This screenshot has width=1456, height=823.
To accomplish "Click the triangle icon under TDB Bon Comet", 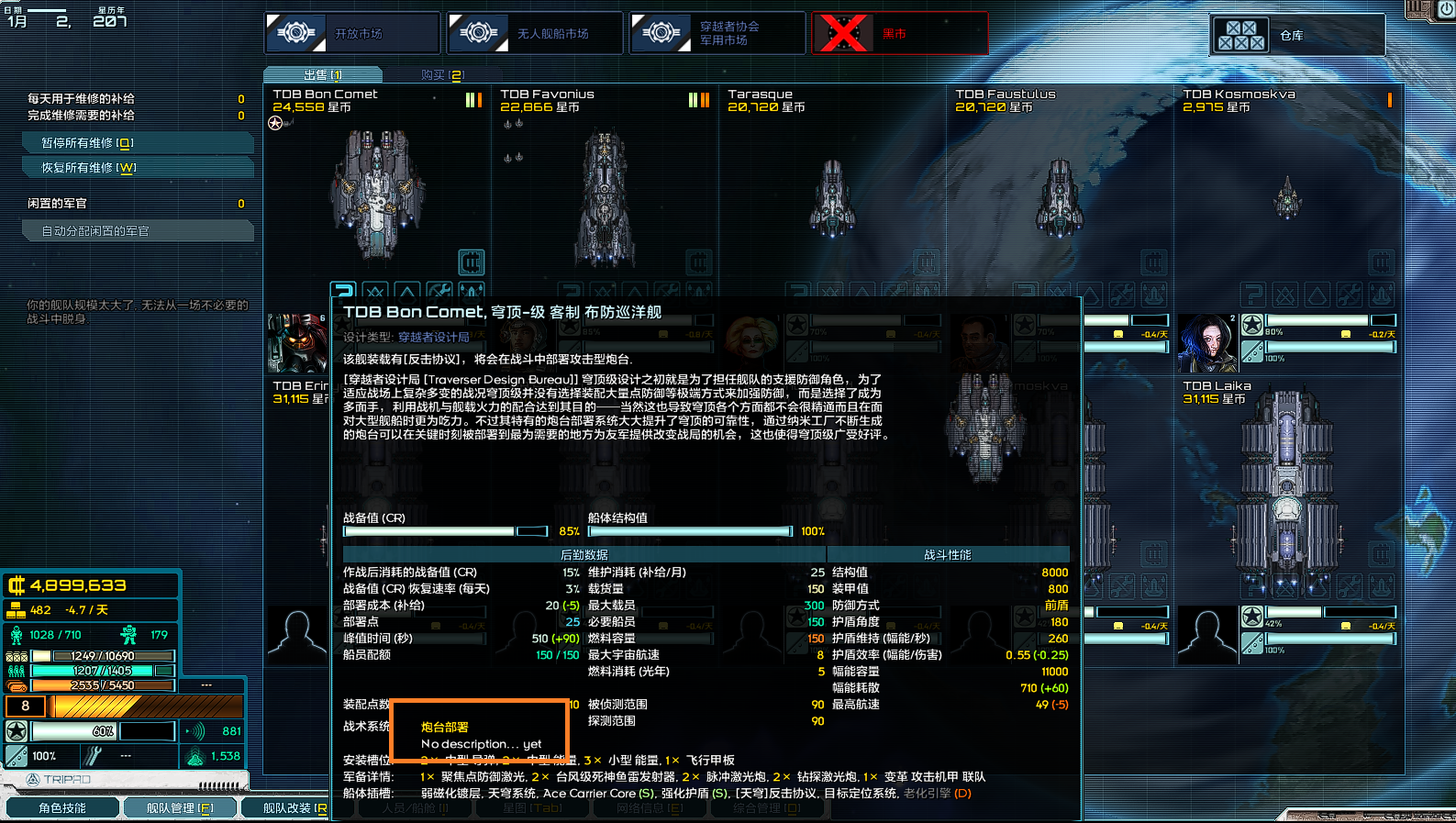I will tap(406, 292).
